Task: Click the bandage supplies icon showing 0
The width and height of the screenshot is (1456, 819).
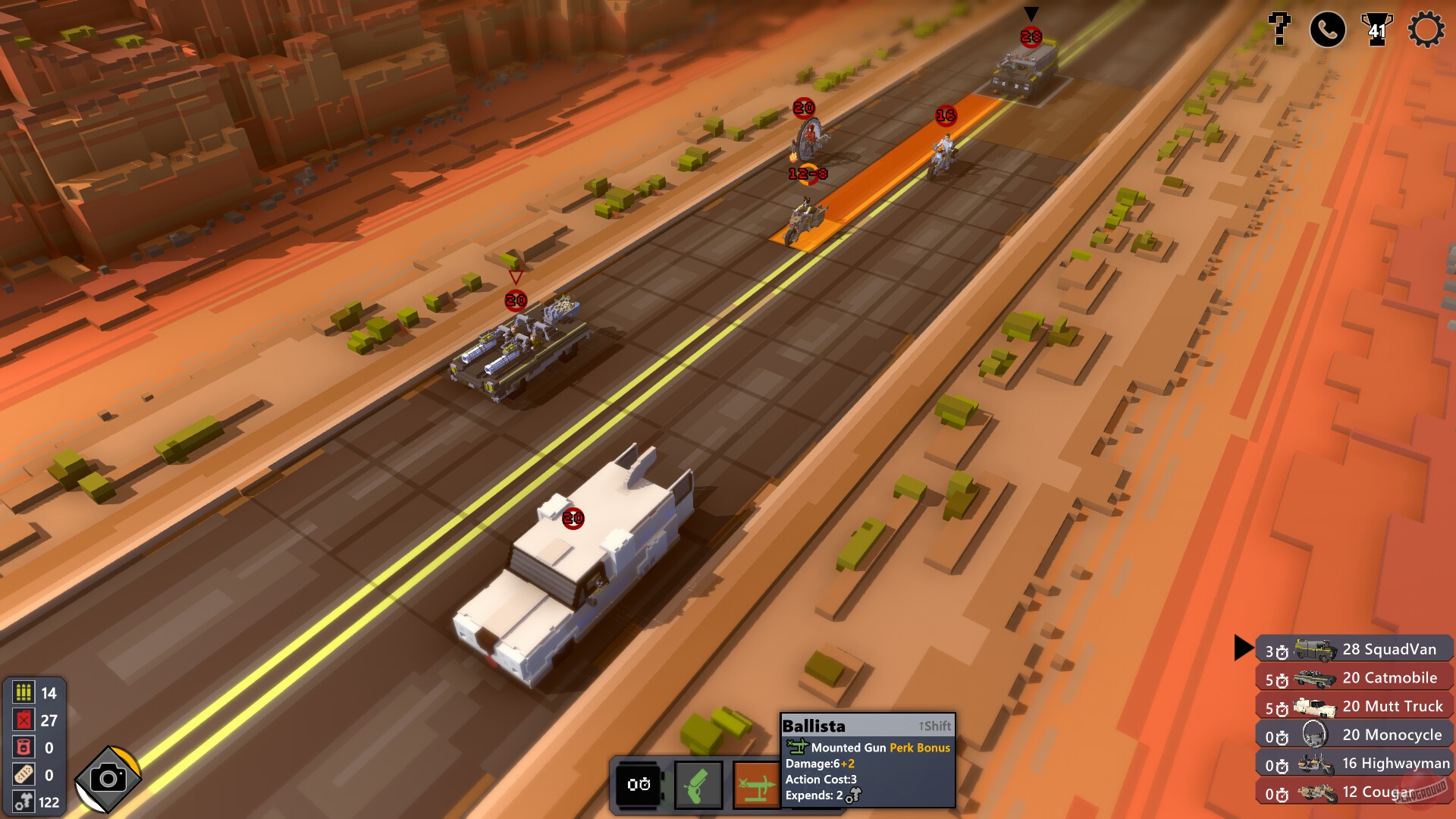Action: click(x=23, y=772)
